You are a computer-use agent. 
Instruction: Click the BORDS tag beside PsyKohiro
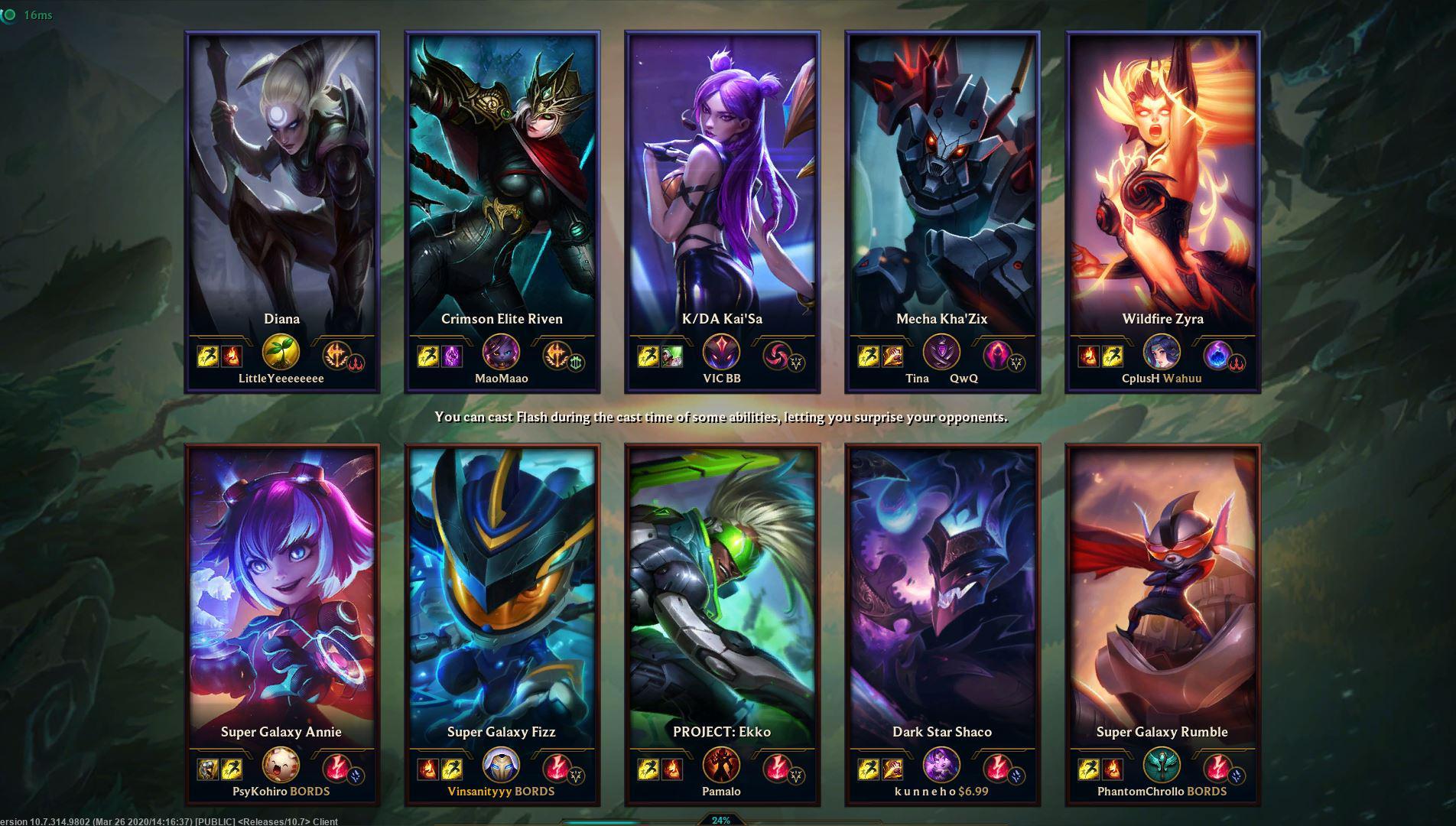[309, 792]
